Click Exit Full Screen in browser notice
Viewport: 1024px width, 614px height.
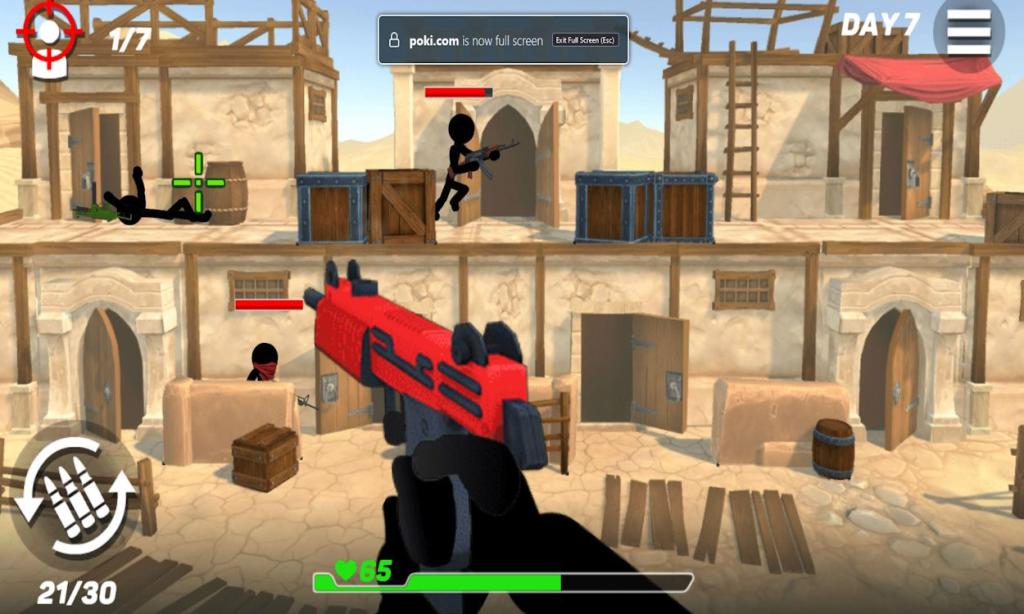tap(585, 40)
